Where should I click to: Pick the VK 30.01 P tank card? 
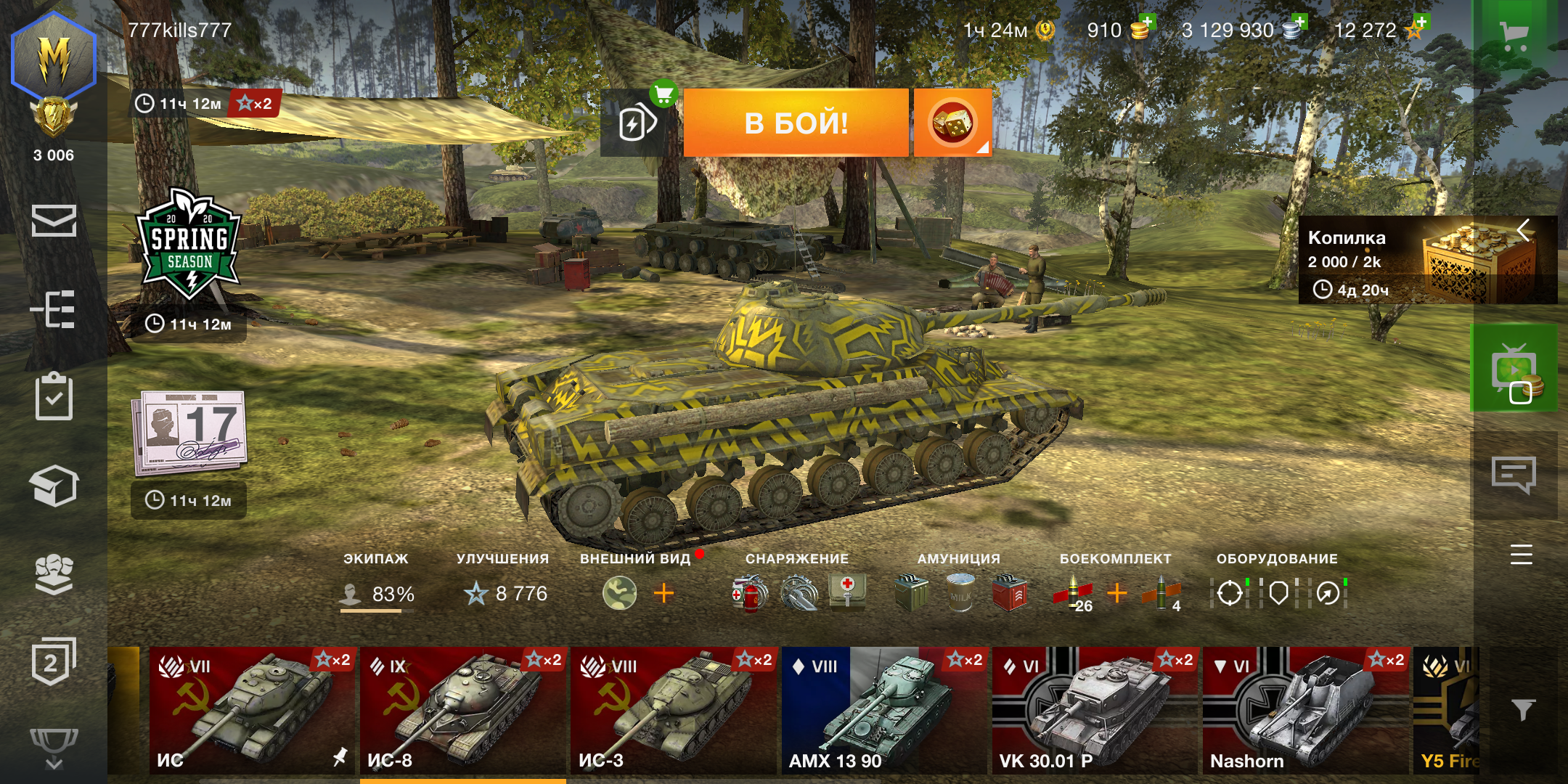(x=1094, y=710)
